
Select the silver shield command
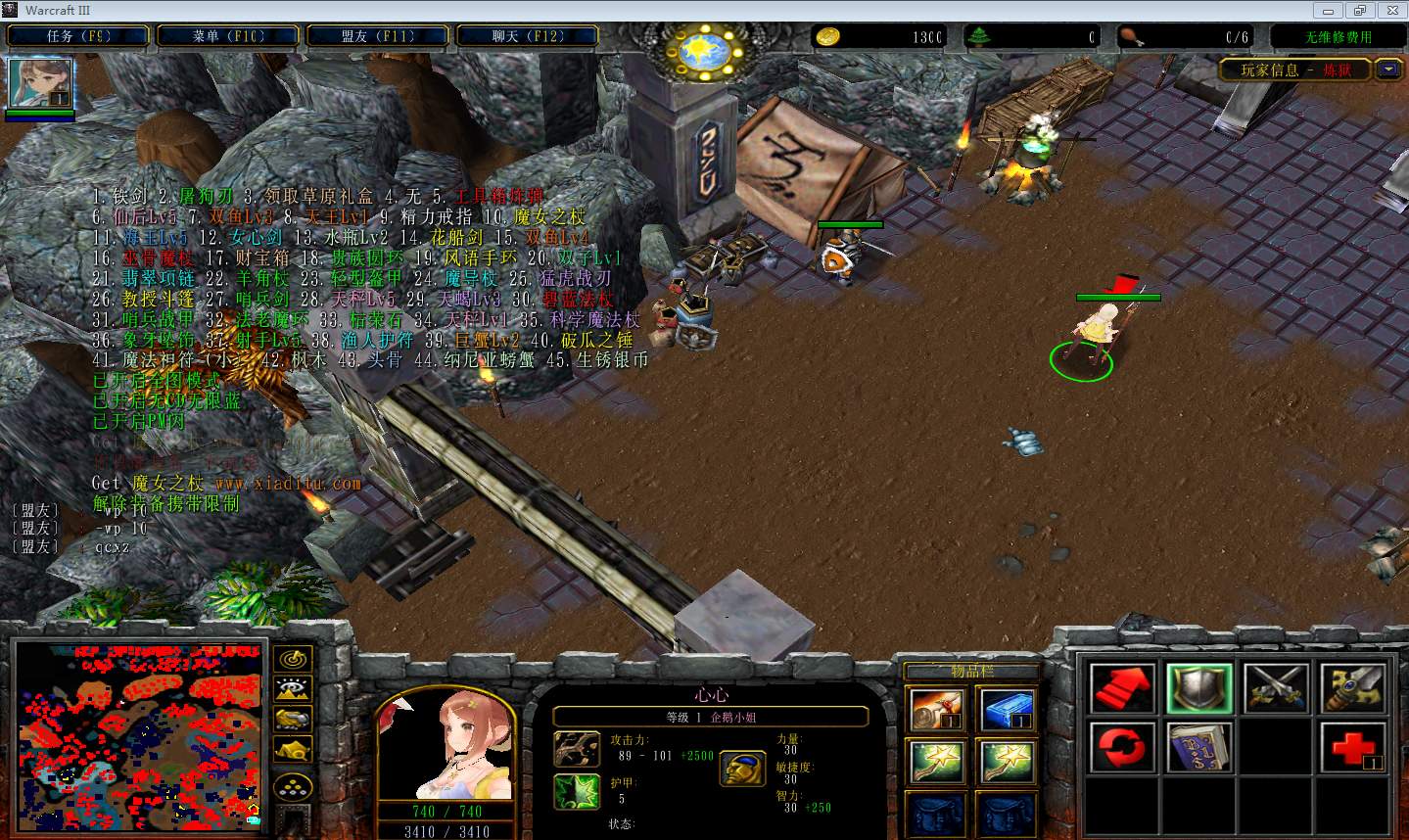1199,687
